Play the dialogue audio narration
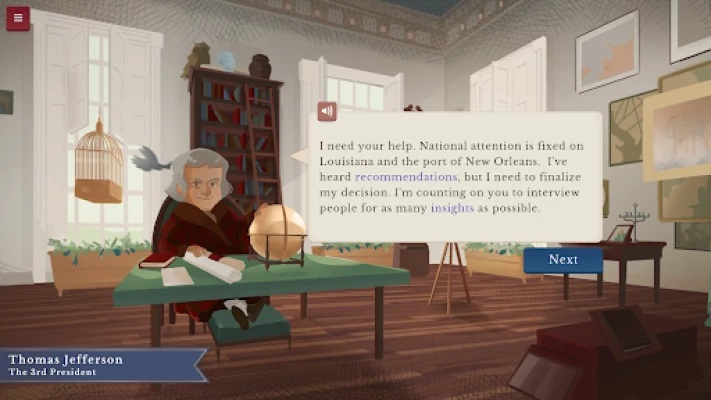Image resolution: width=711 pixels, height=400 pixels. [x=326, y=111]
